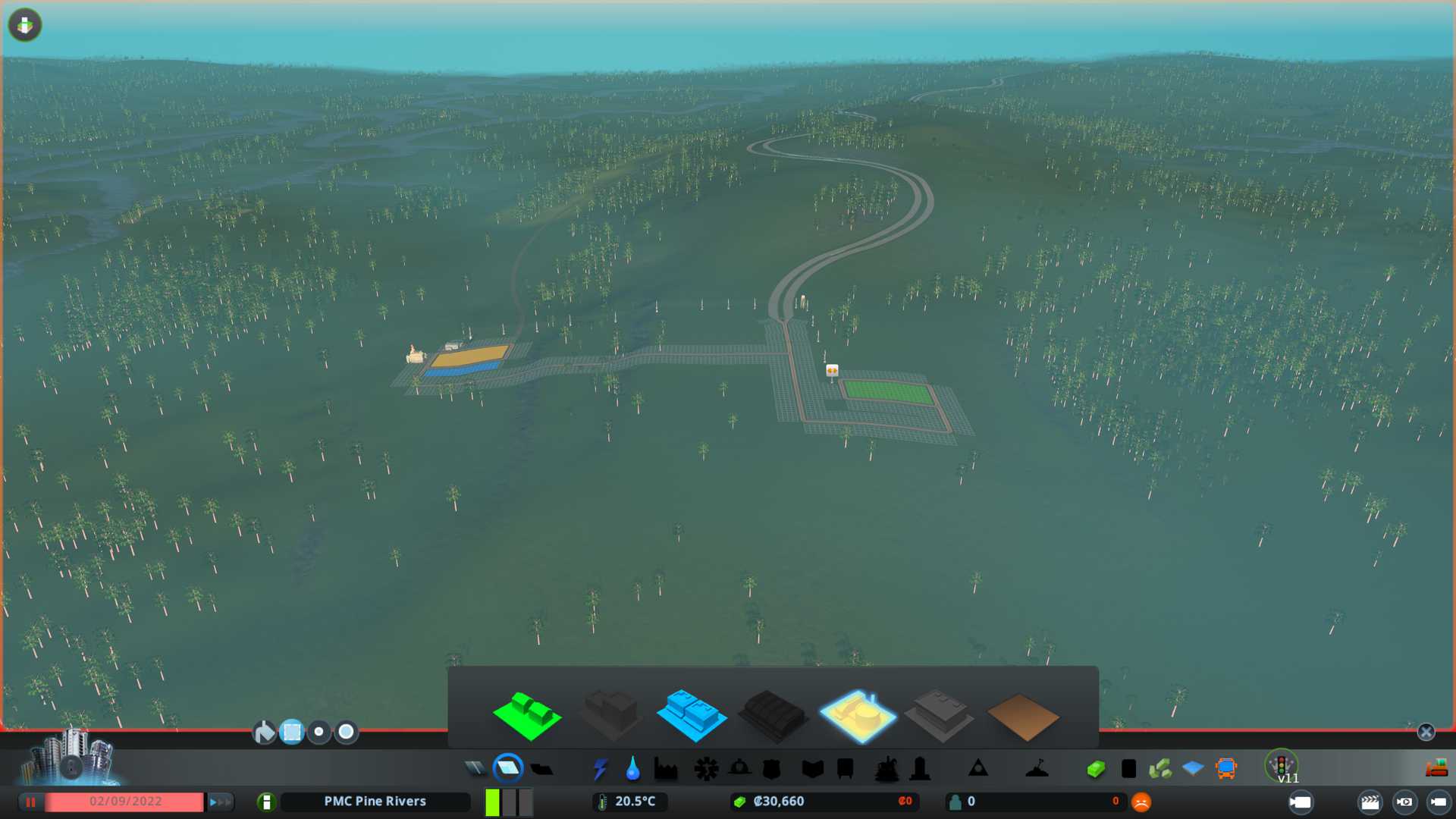Viewport: 1456px width, 819px height.
Task: Open the traffic light mod button
Action: pyautogui.click(x=1282, y=766)
